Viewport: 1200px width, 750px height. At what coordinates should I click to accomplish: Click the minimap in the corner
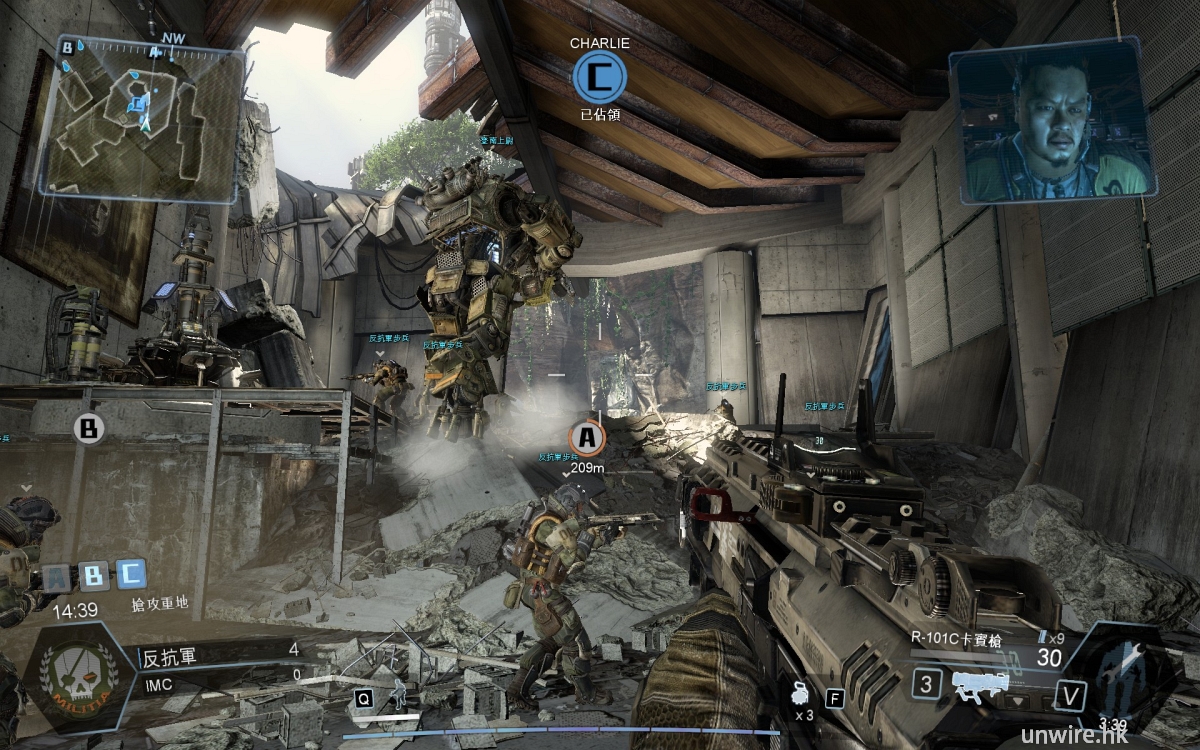click(142, 117)
